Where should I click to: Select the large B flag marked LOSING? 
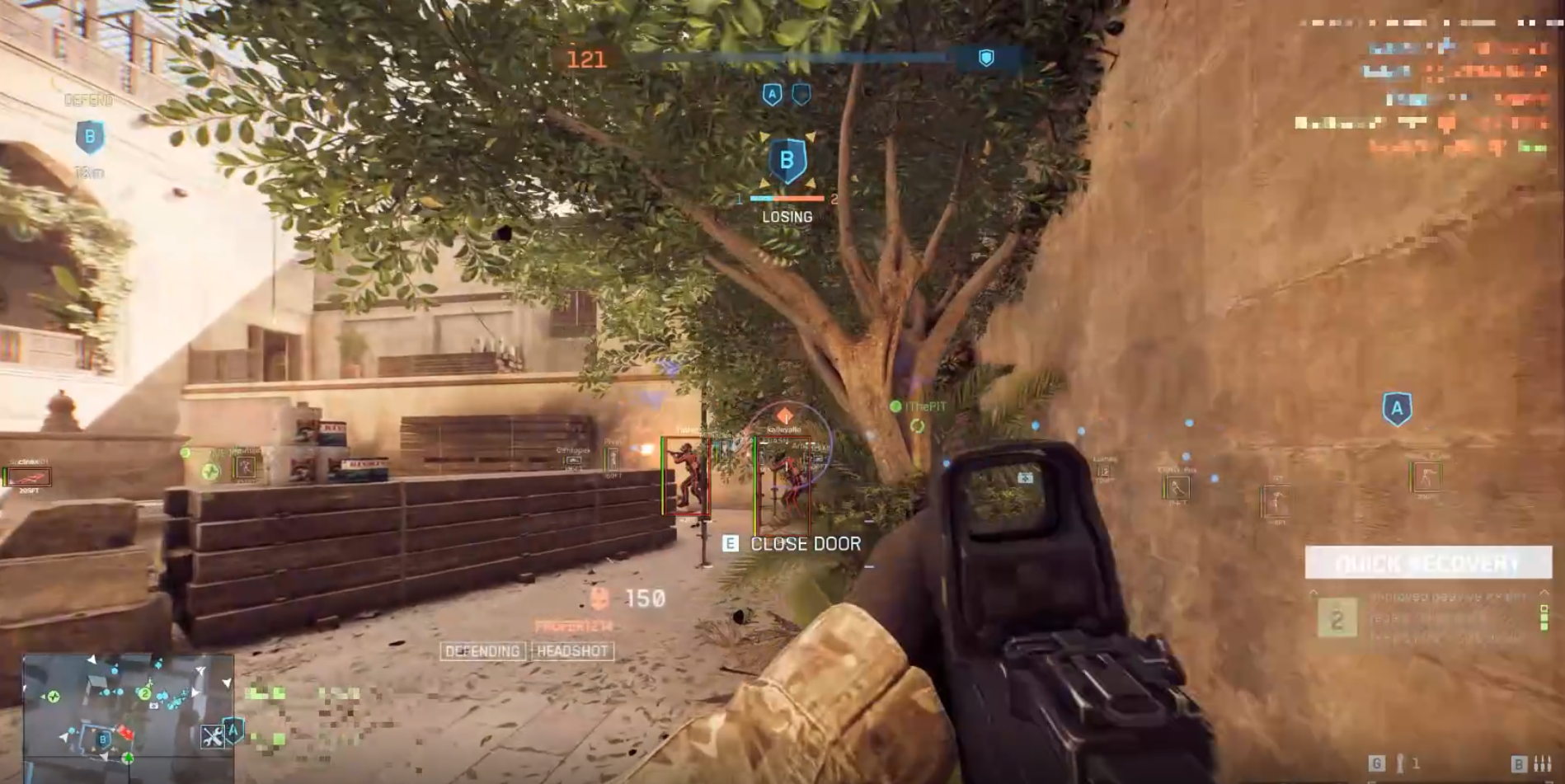pos(787,161)
